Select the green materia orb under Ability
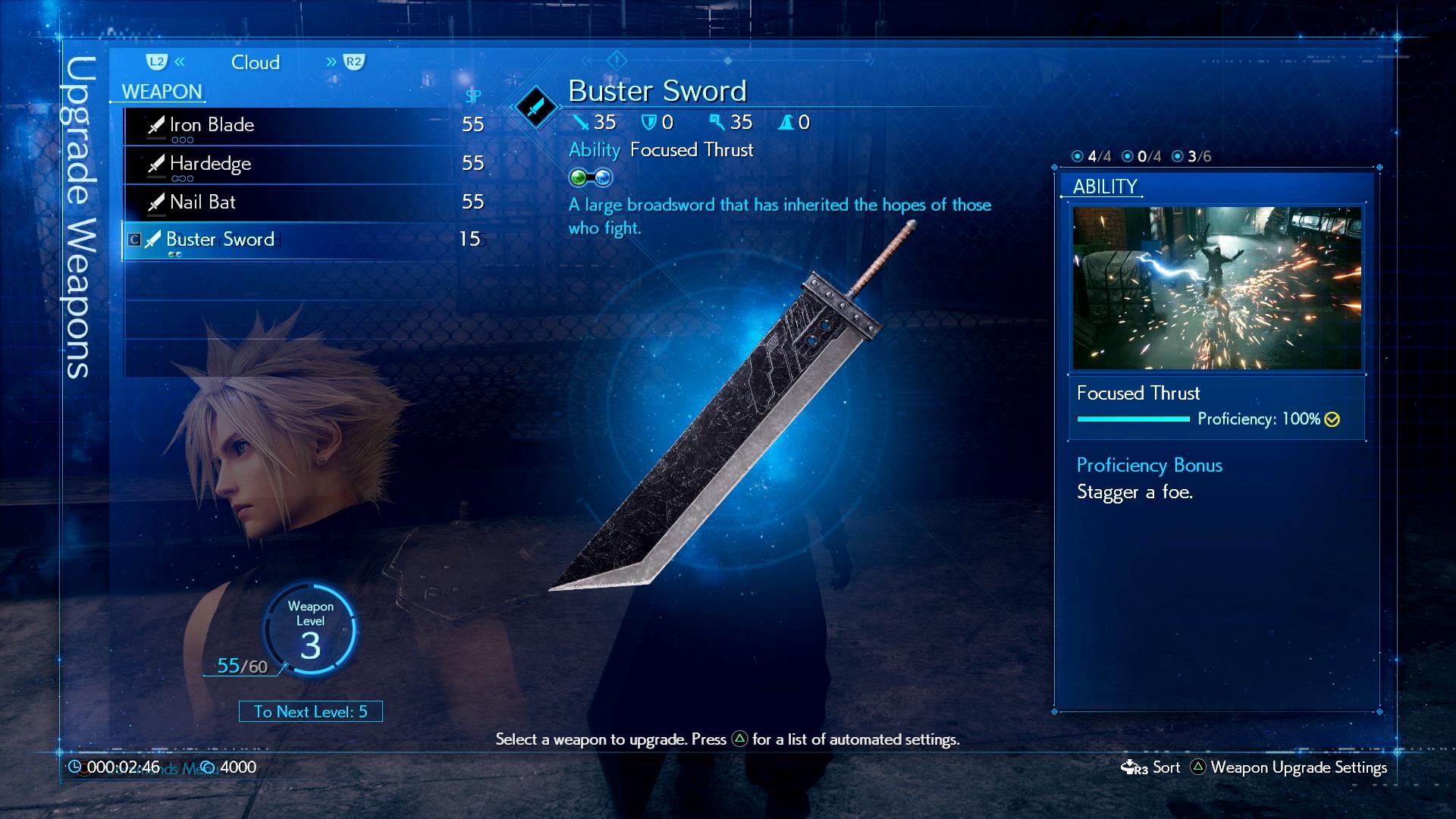 pos(577,178)
